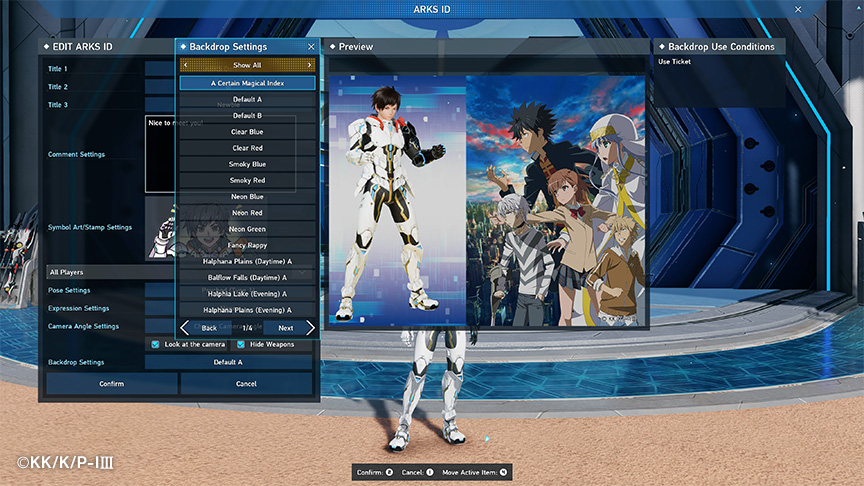The width and height of the screenshot is (864, 486).
Task: Close the ARKS ID window
Action: click(x=798, y=9)
